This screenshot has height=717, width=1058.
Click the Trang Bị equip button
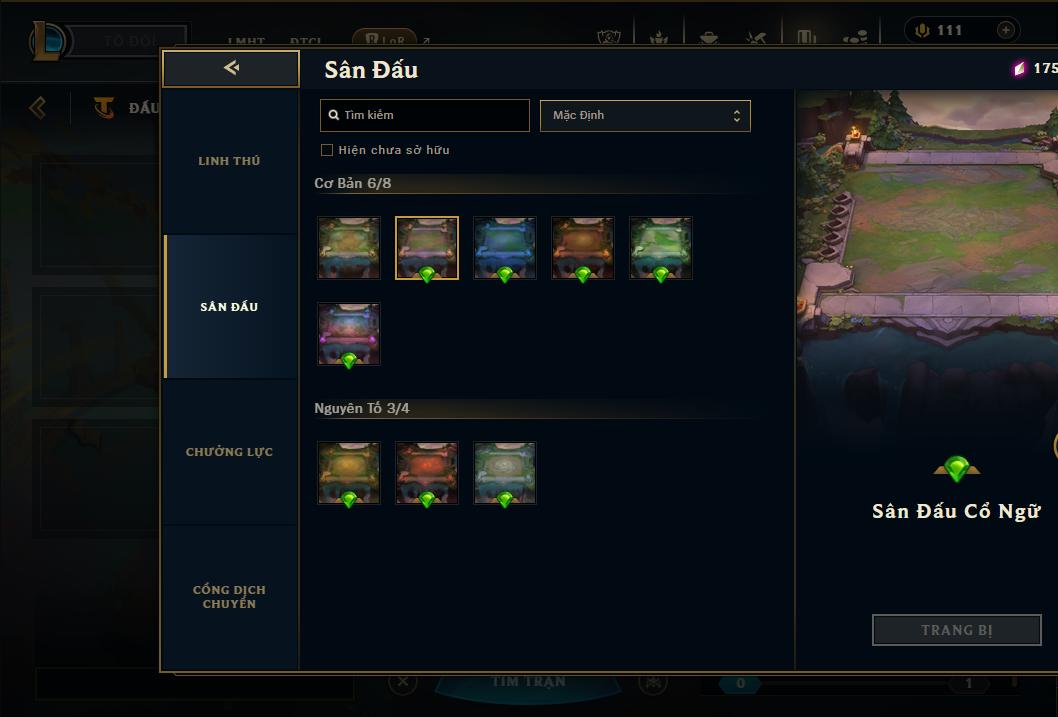[956, 630]
